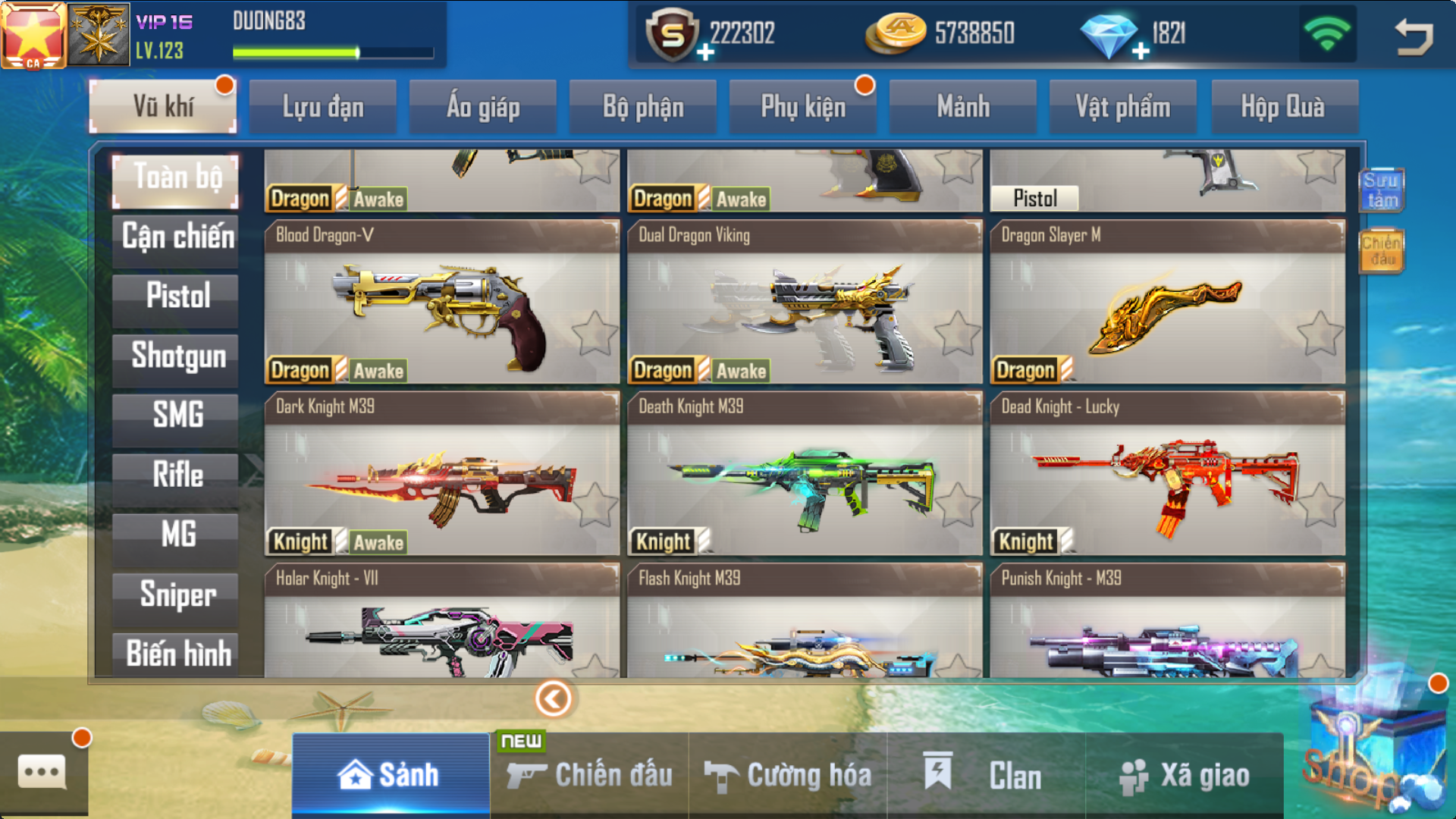Go to the Cường hóa menu
The image size is (1456, 819).
787,776
